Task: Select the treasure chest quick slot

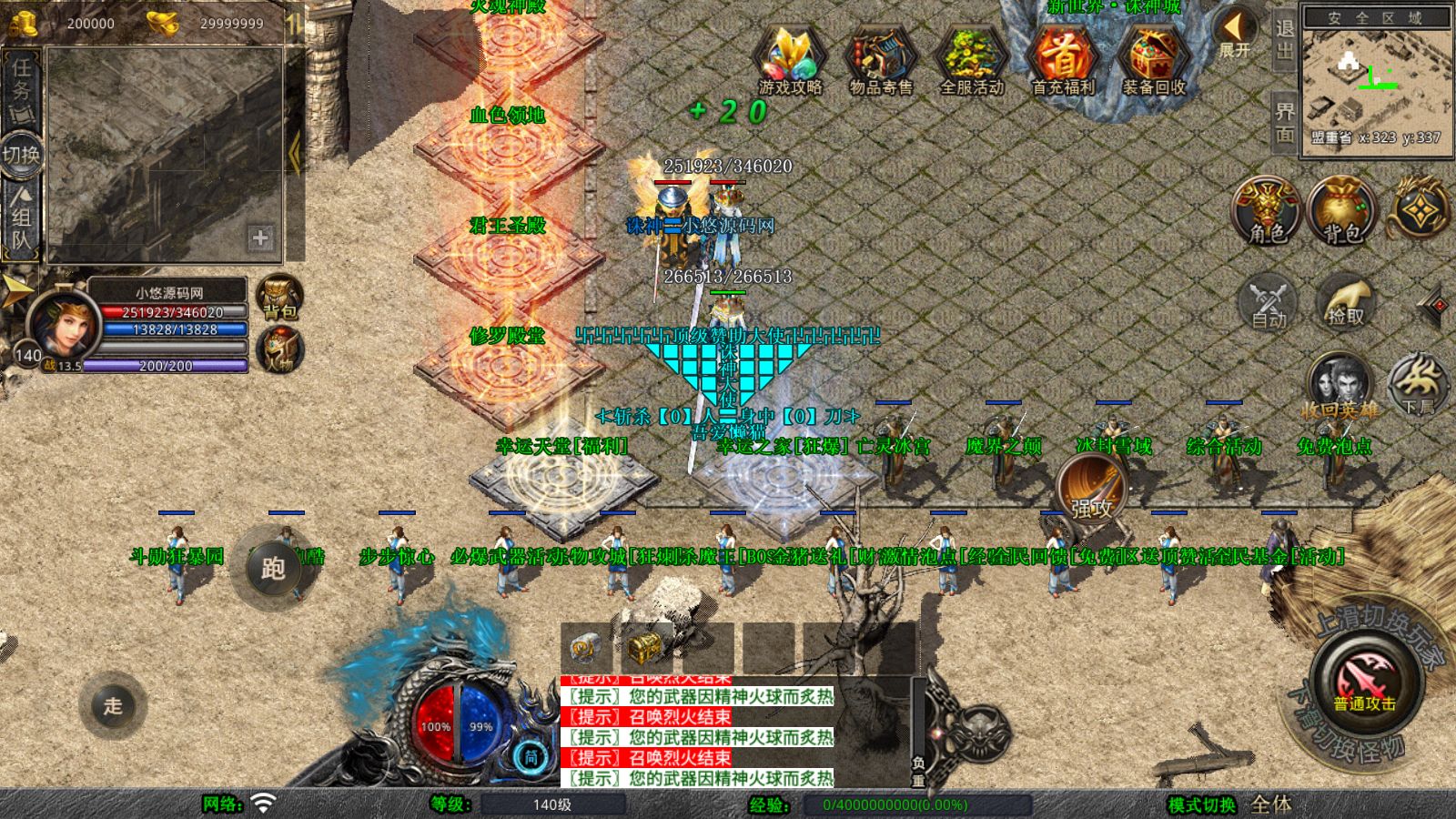Action: click(644, 647)
